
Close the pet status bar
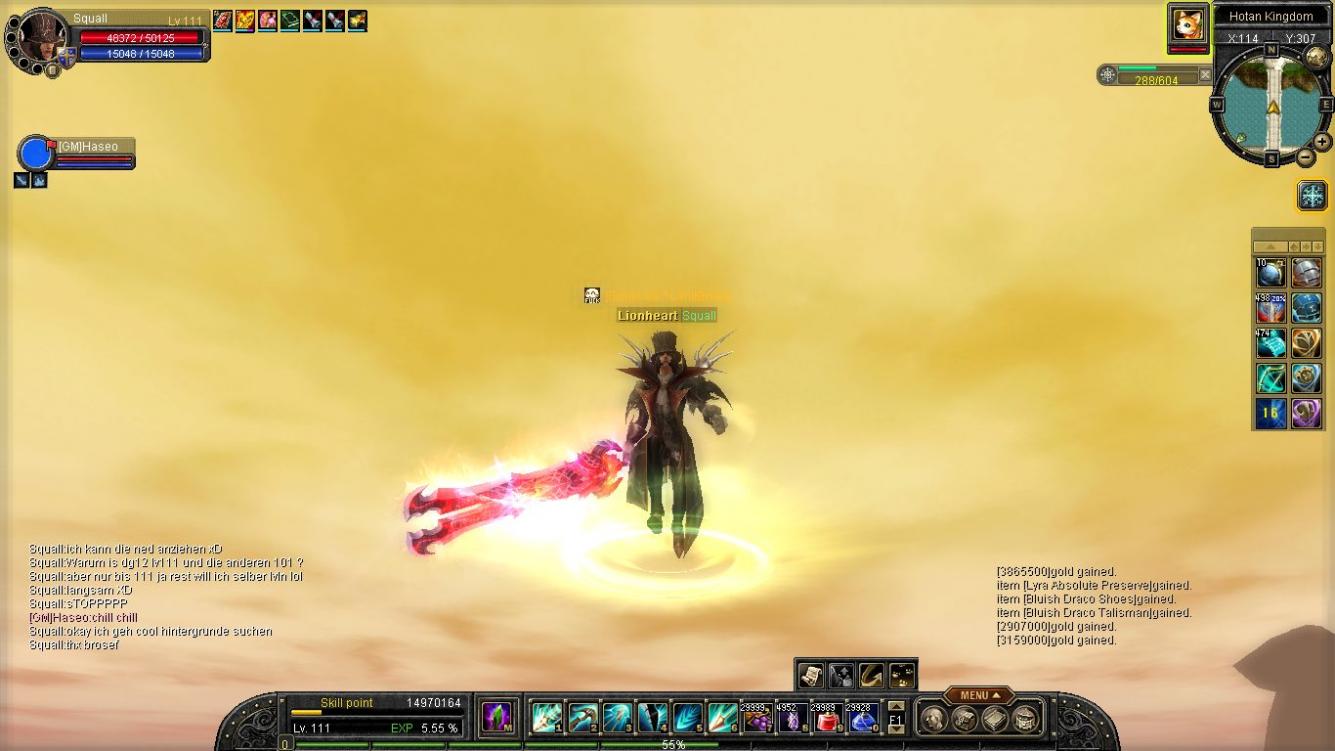(x=1205, y=74)
